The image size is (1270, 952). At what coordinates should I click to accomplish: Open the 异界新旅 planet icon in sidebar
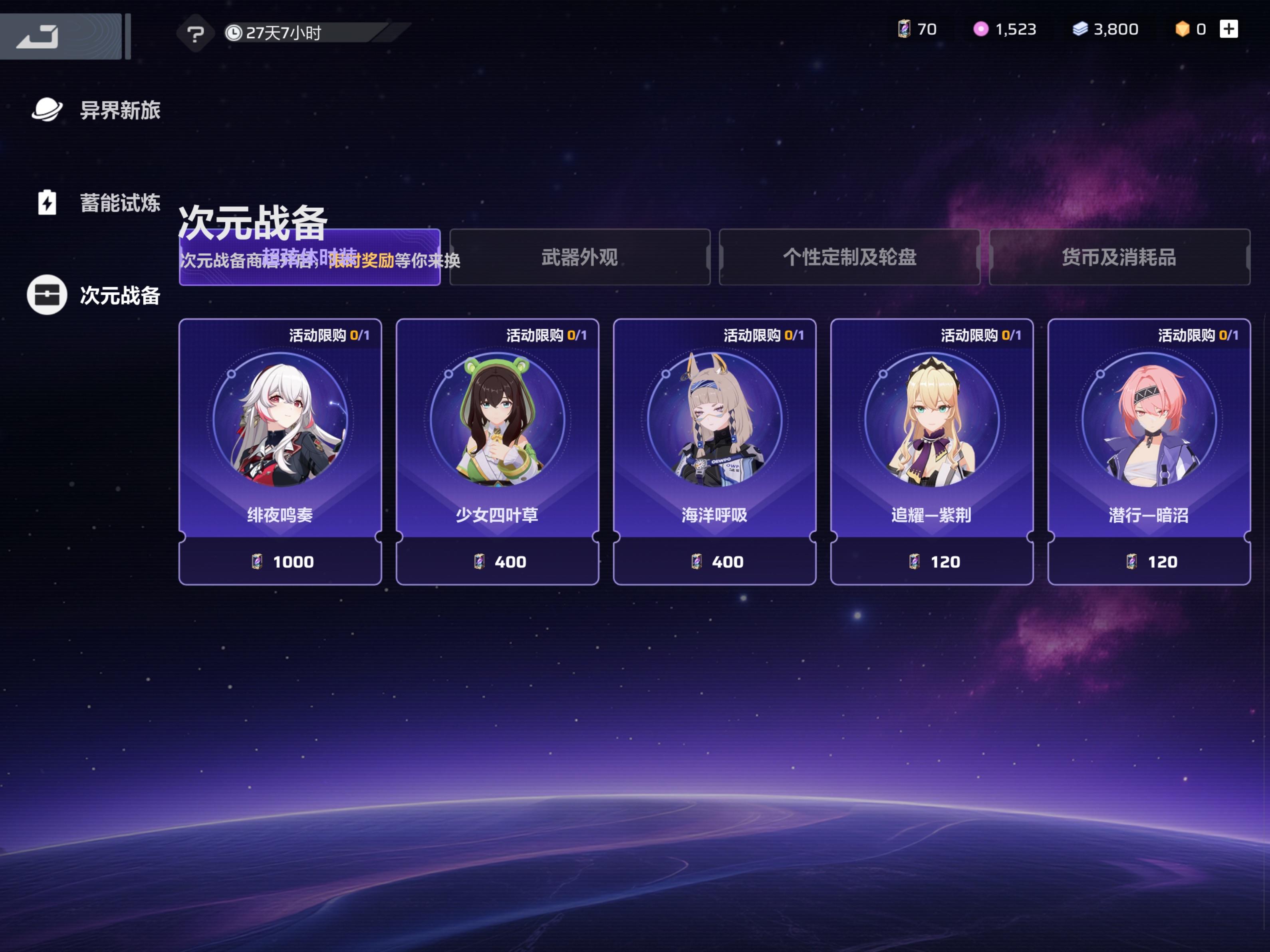click(48, 109)
